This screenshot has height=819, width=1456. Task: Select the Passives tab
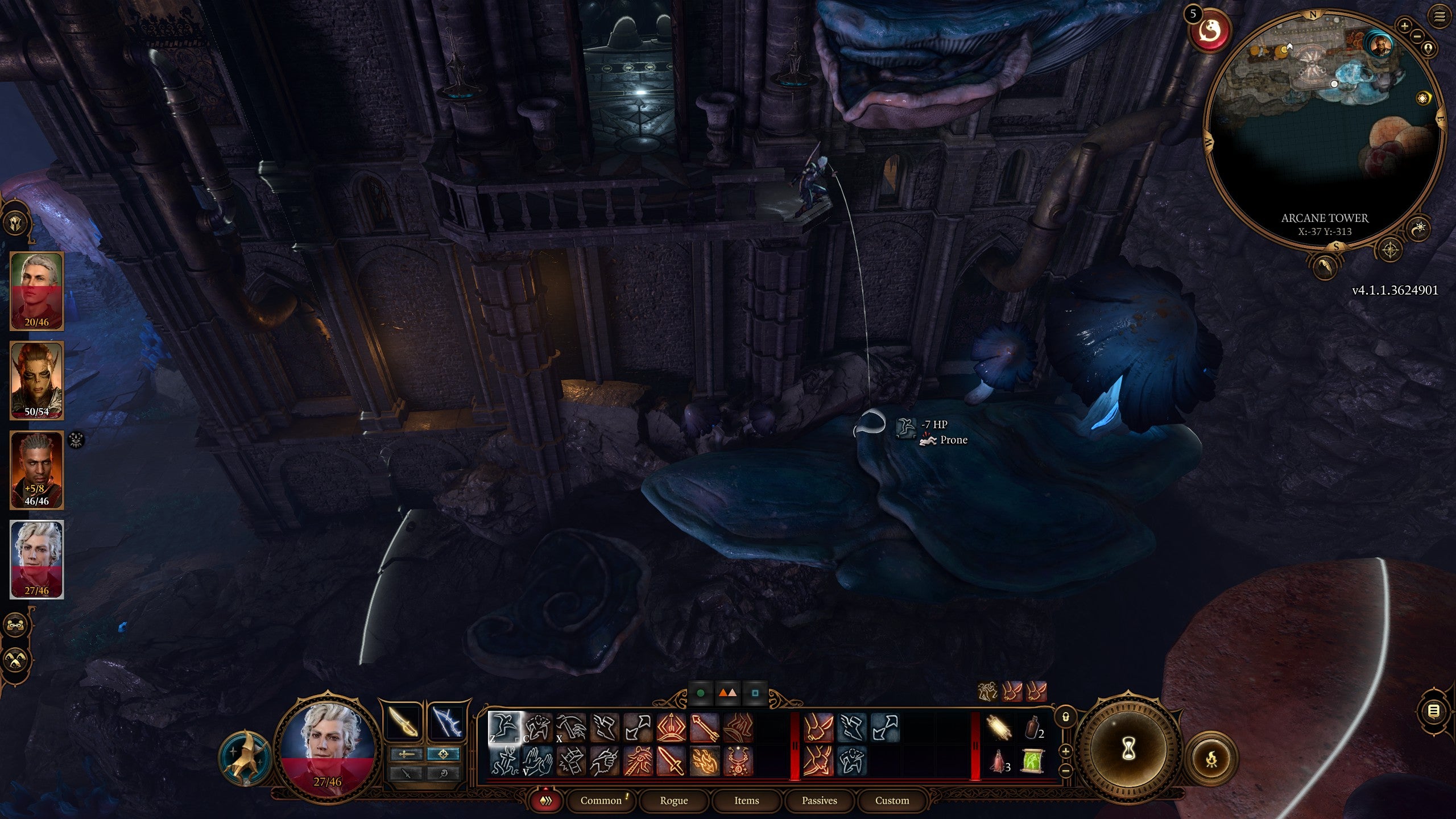[x=819, y=800]
